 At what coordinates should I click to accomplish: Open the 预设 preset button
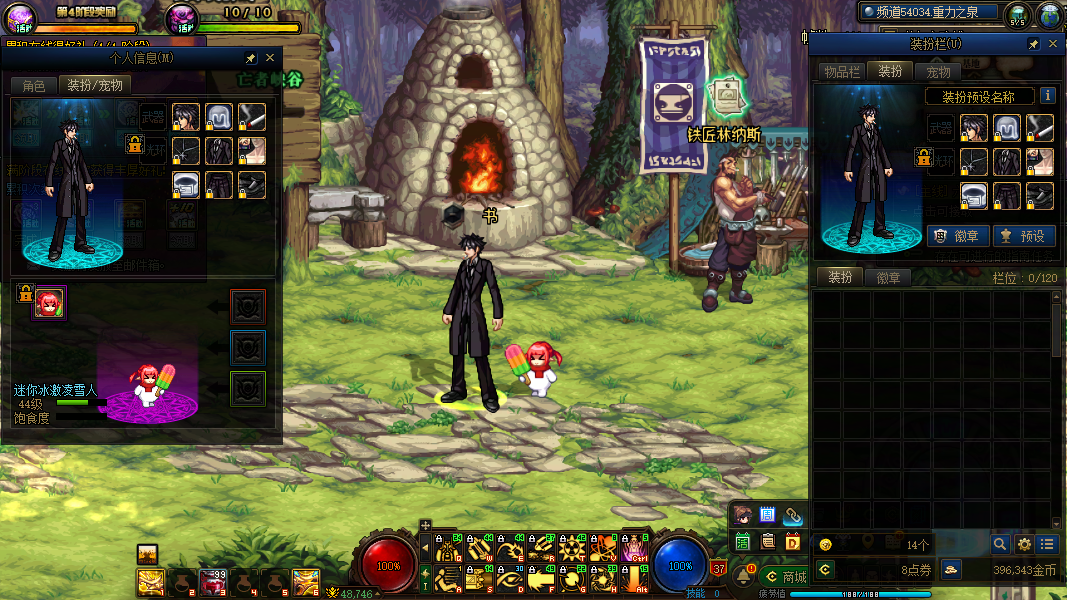(1022, 236)
